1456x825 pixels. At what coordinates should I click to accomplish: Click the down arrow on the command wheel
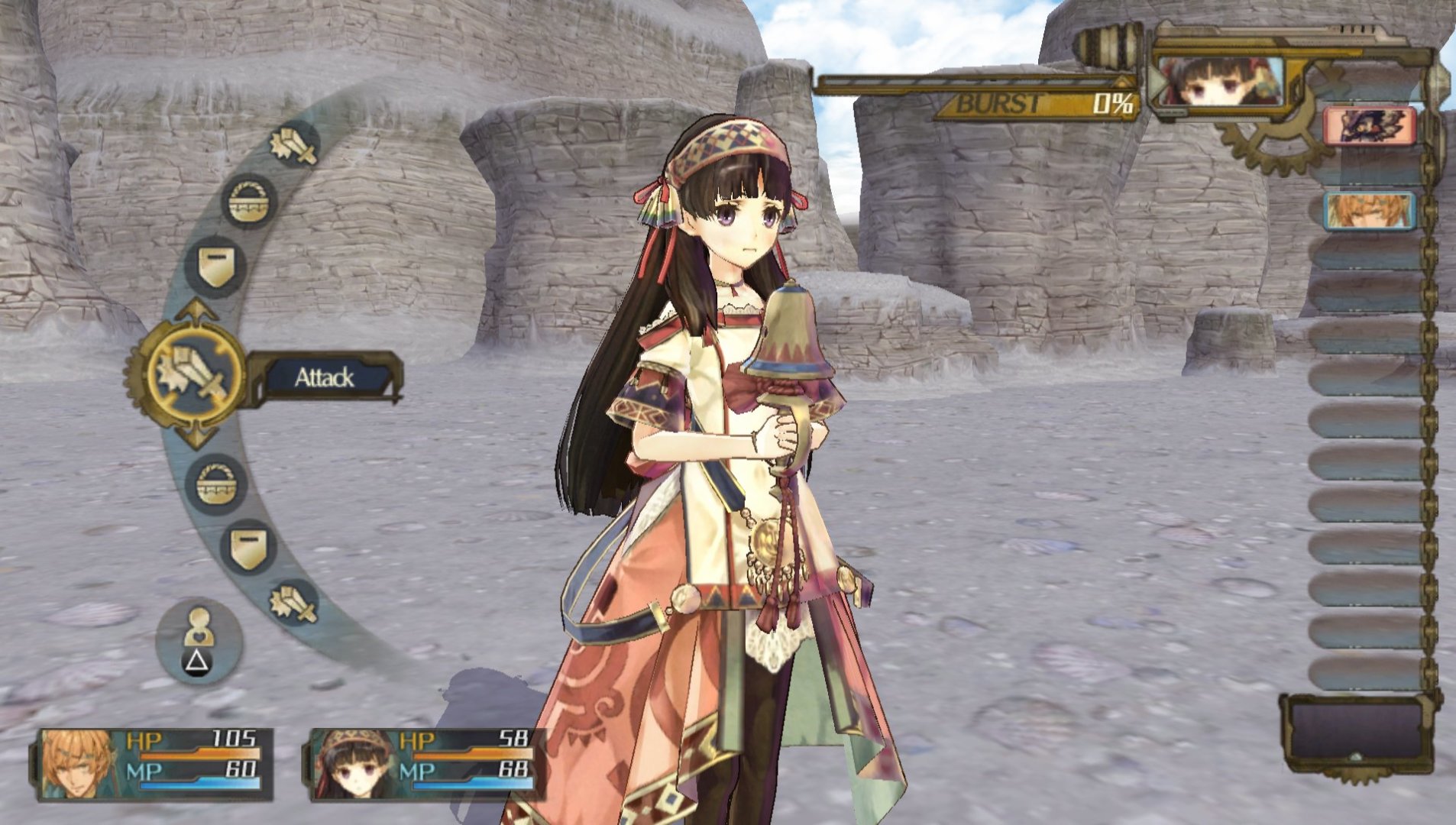196,438
